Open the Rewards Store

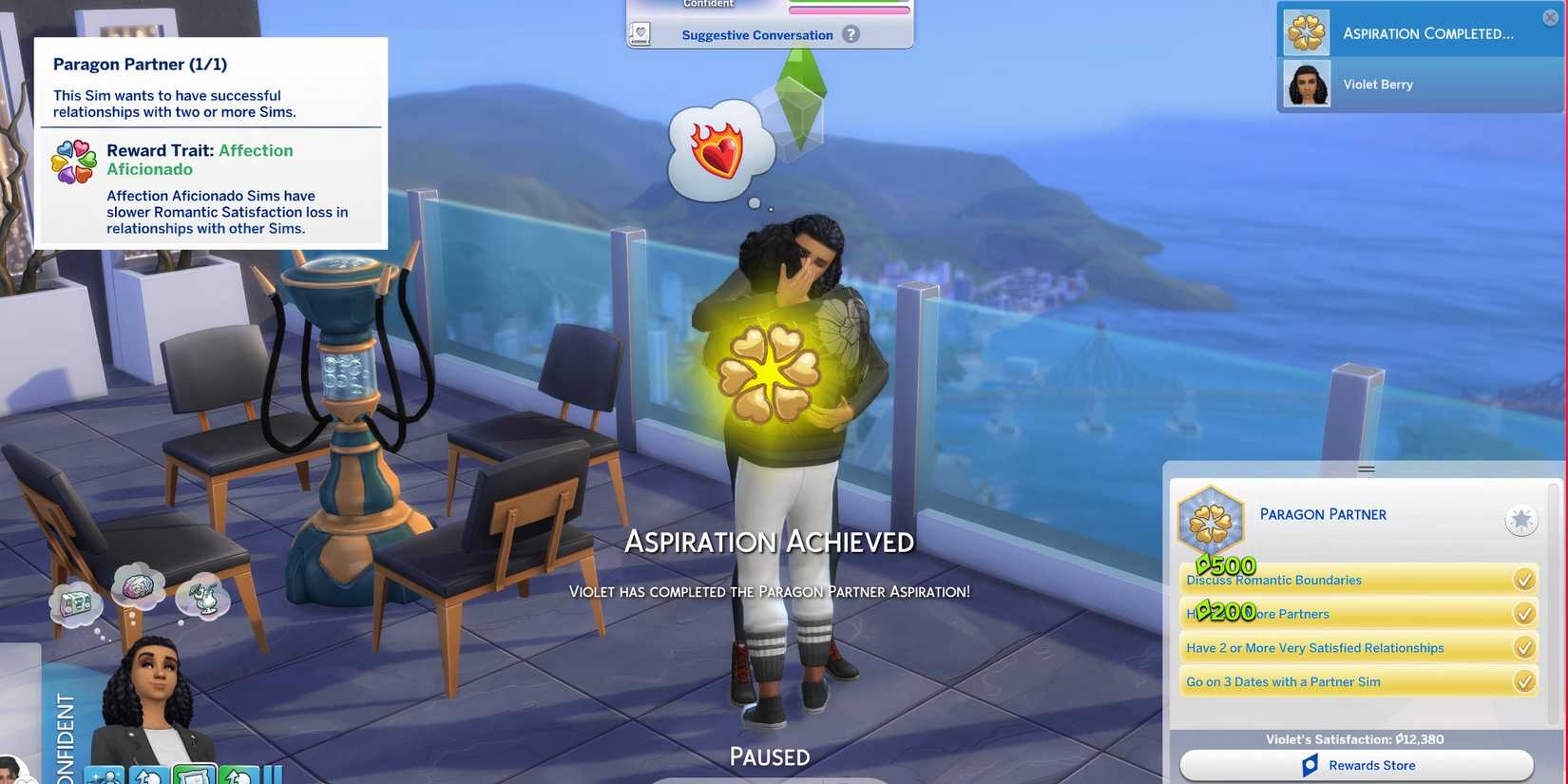coord(1372,765)
